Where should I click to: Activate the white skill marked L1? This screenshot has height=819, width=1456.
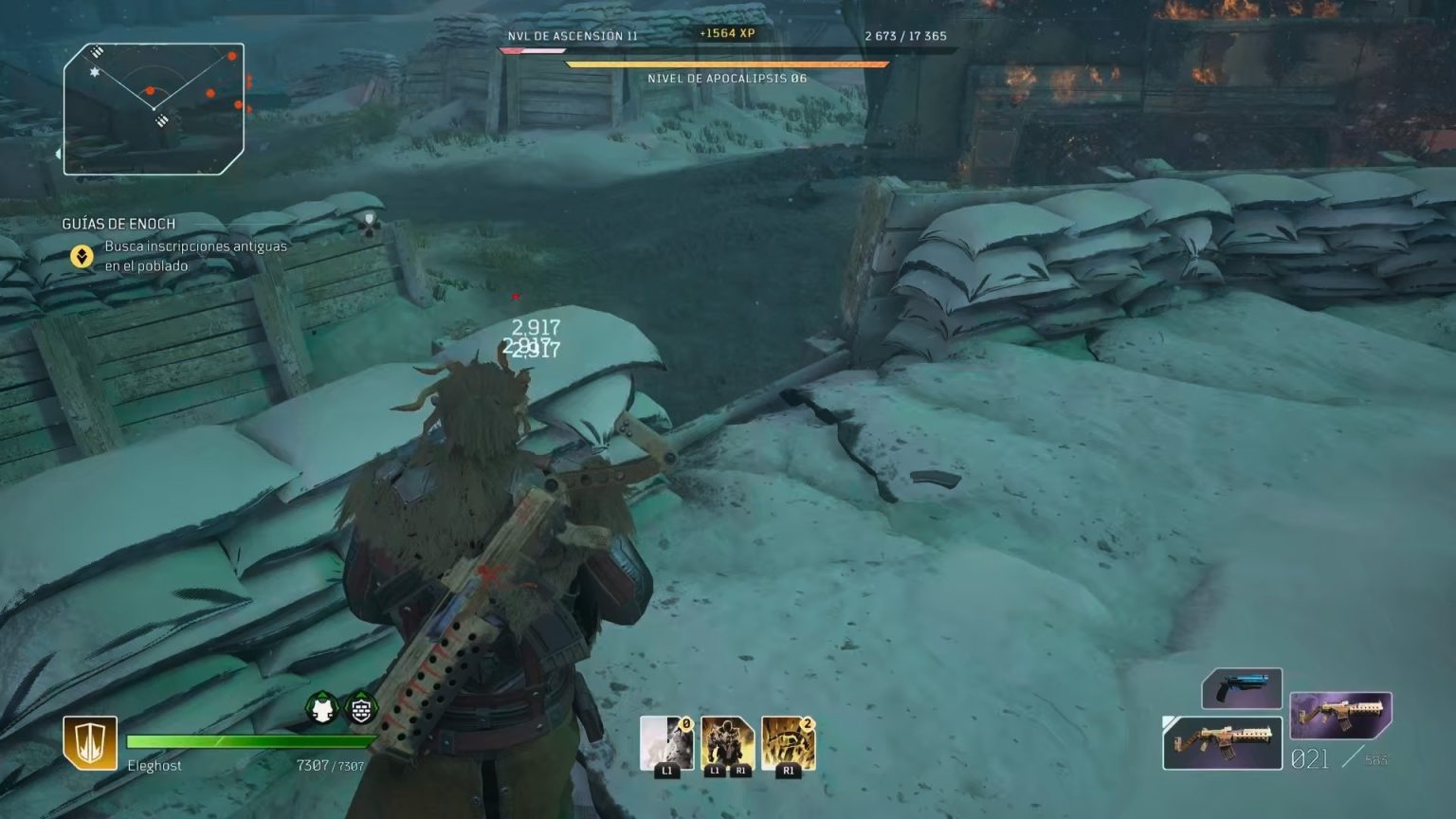pyautogui.click(x=666, y=743)
